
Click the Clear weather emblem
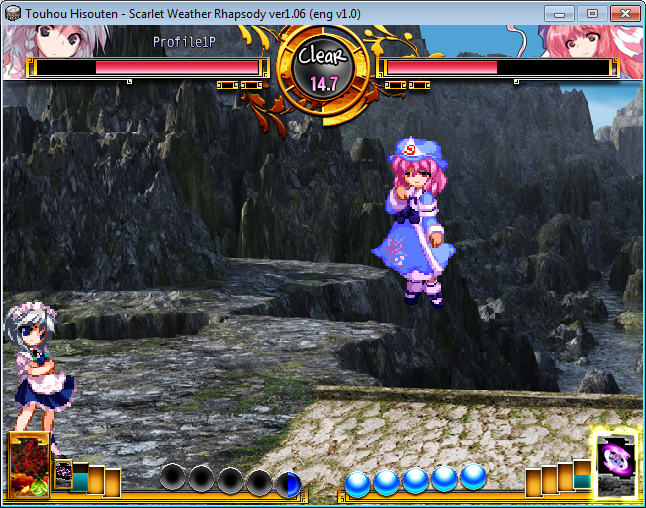[323, 68]
